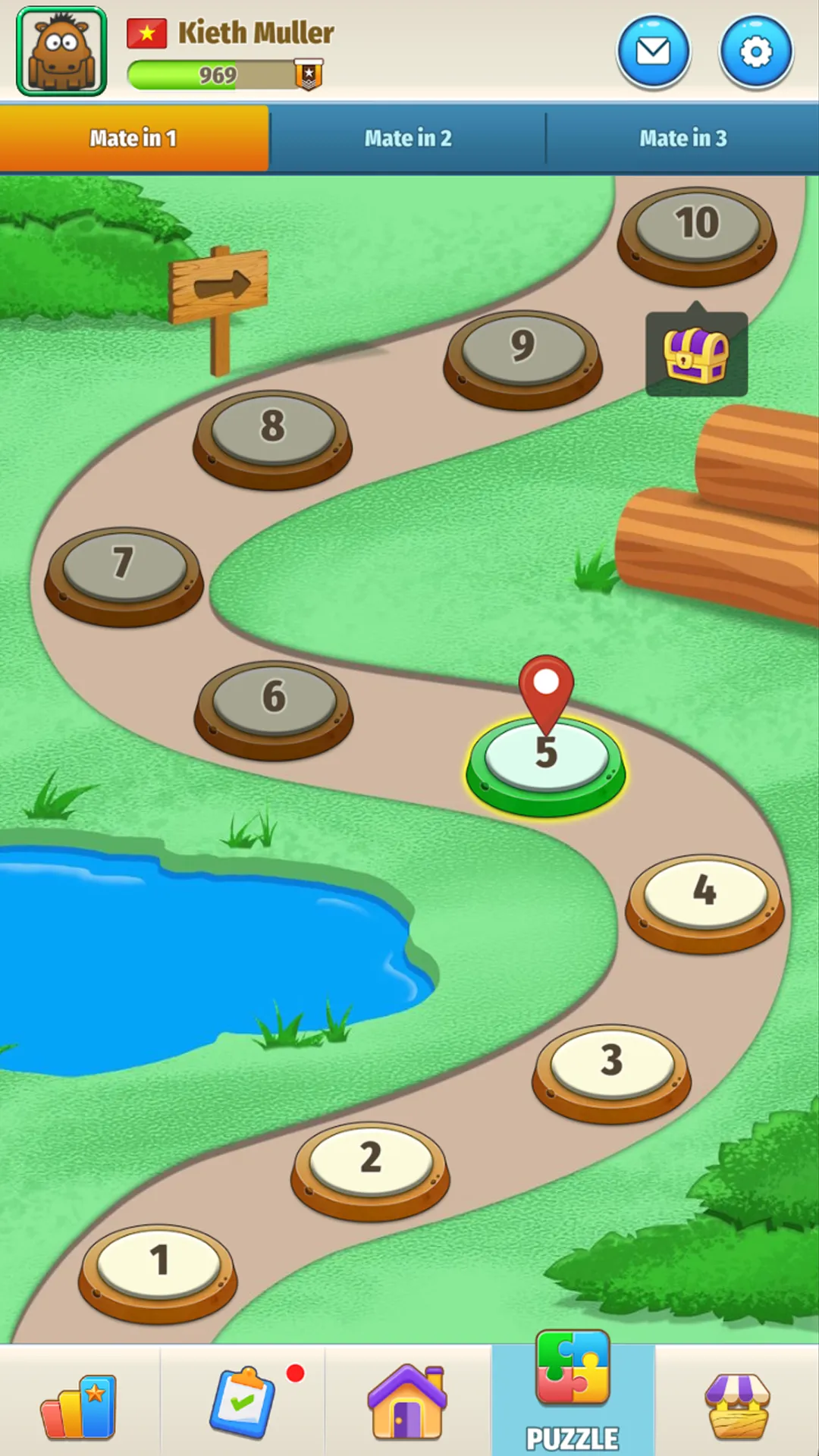Open the treasure chest reward
819x1456 pixels.
point(696,354)
